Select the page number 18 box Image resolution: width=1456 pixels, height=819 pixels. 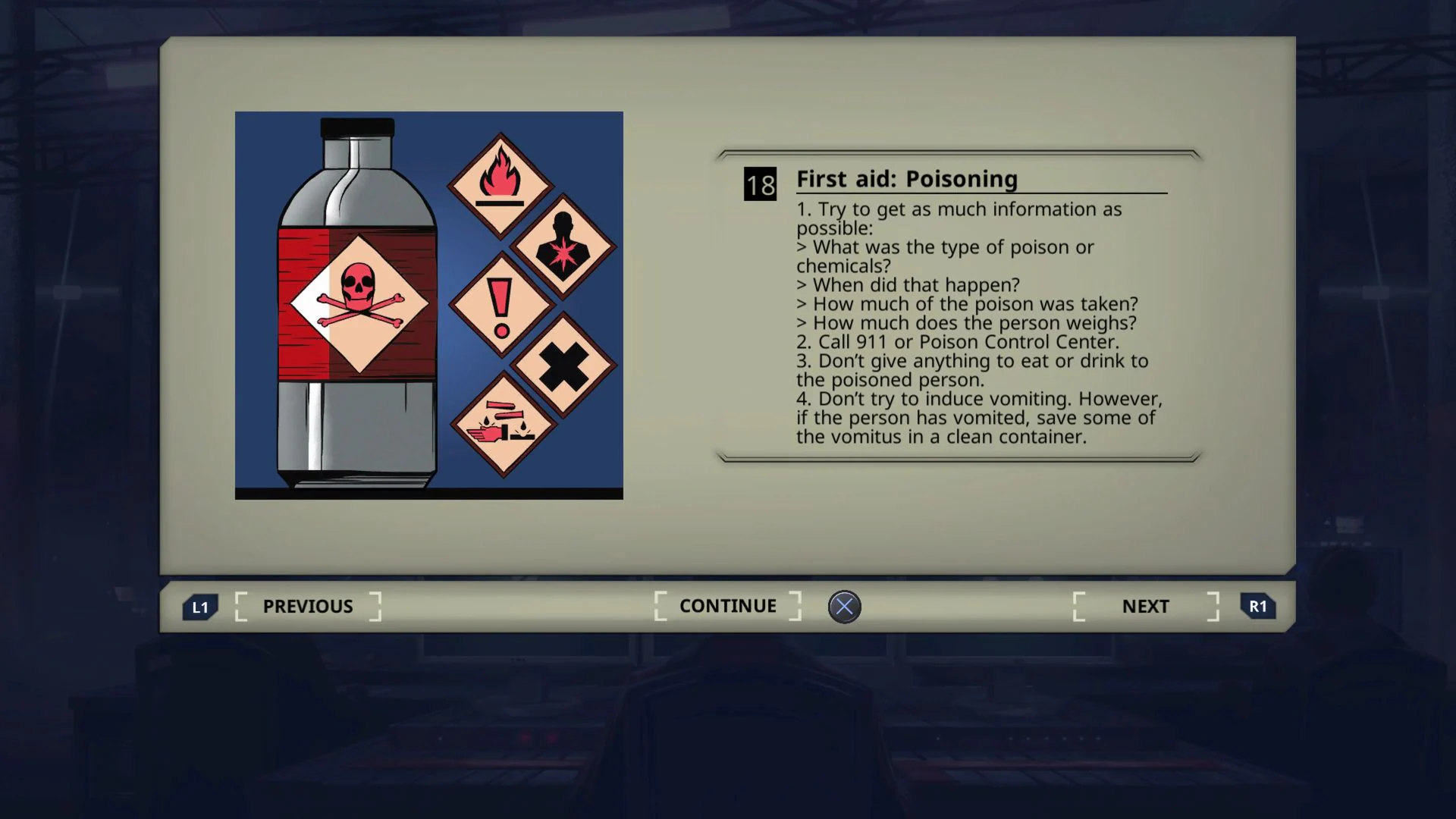761,183
